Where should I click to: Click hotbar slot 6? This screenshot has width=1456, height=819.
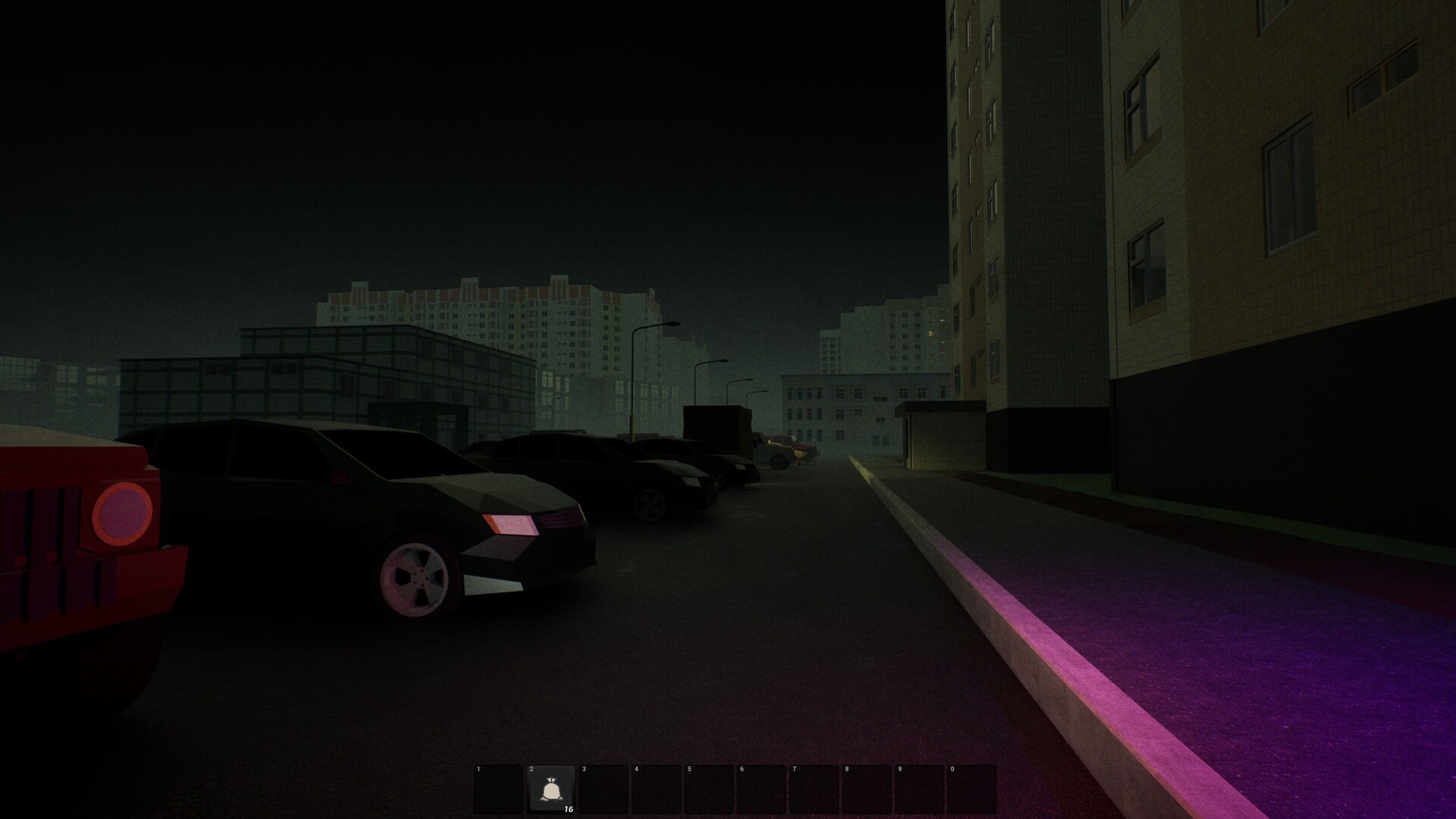[762, 789]
